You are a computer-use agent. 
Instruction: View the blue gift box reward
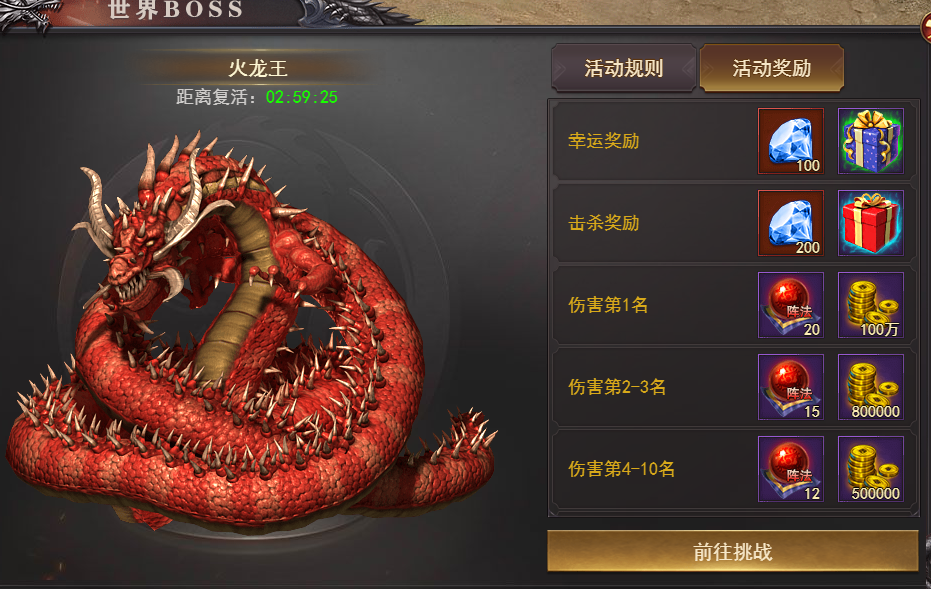click(870, 141)
